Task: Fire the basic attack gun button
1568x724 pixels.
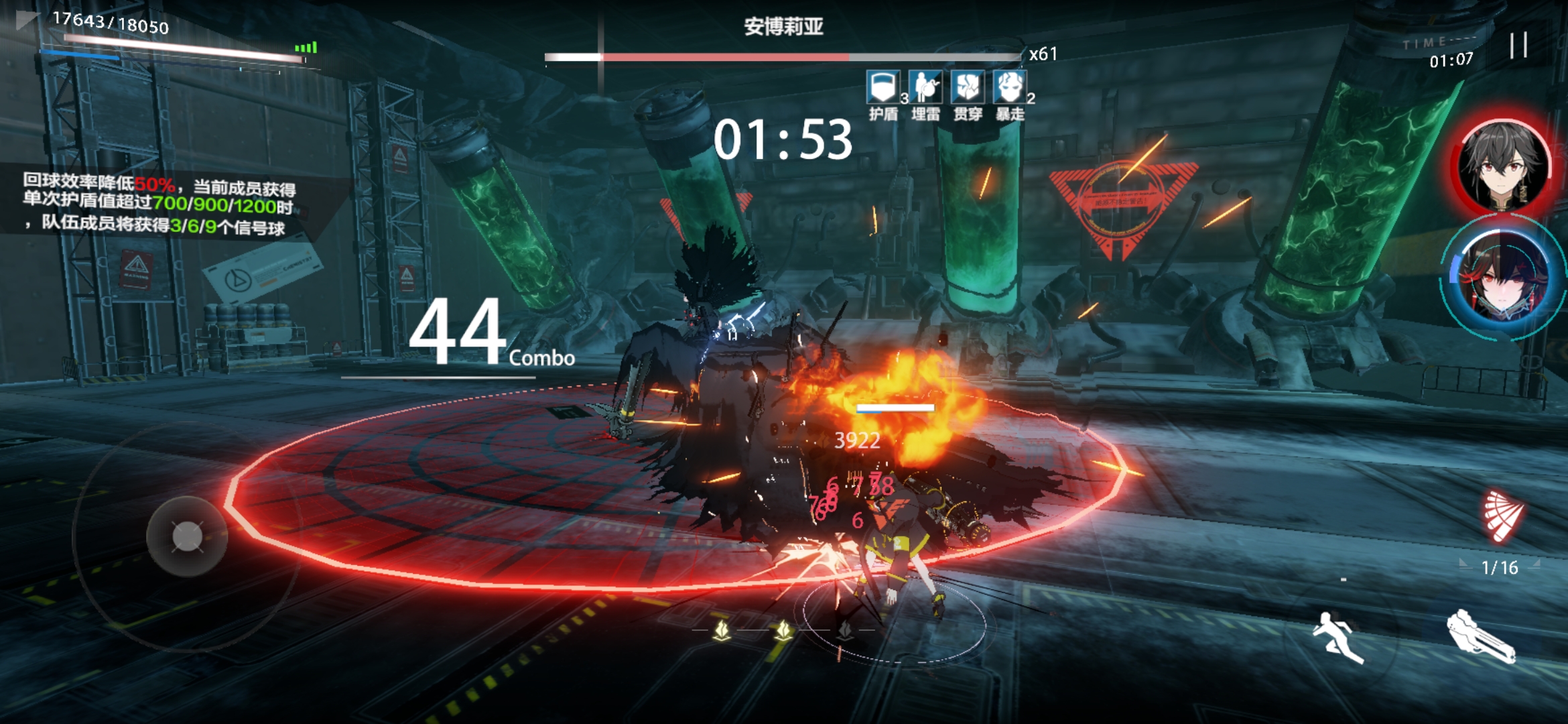Action: 1480,637
